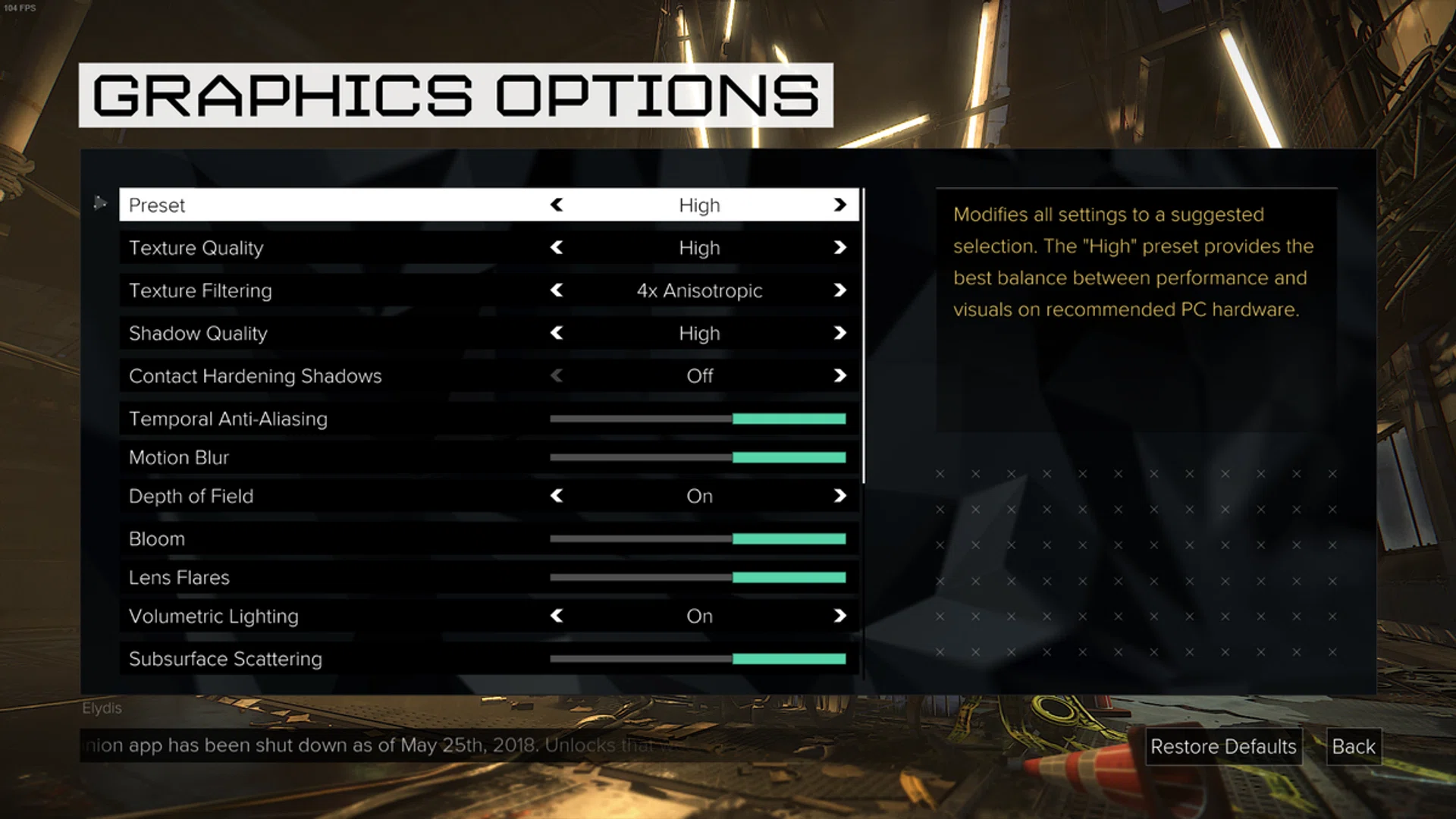
Task: Advance Texture Filtering to next option
Action: click(839, 290)
